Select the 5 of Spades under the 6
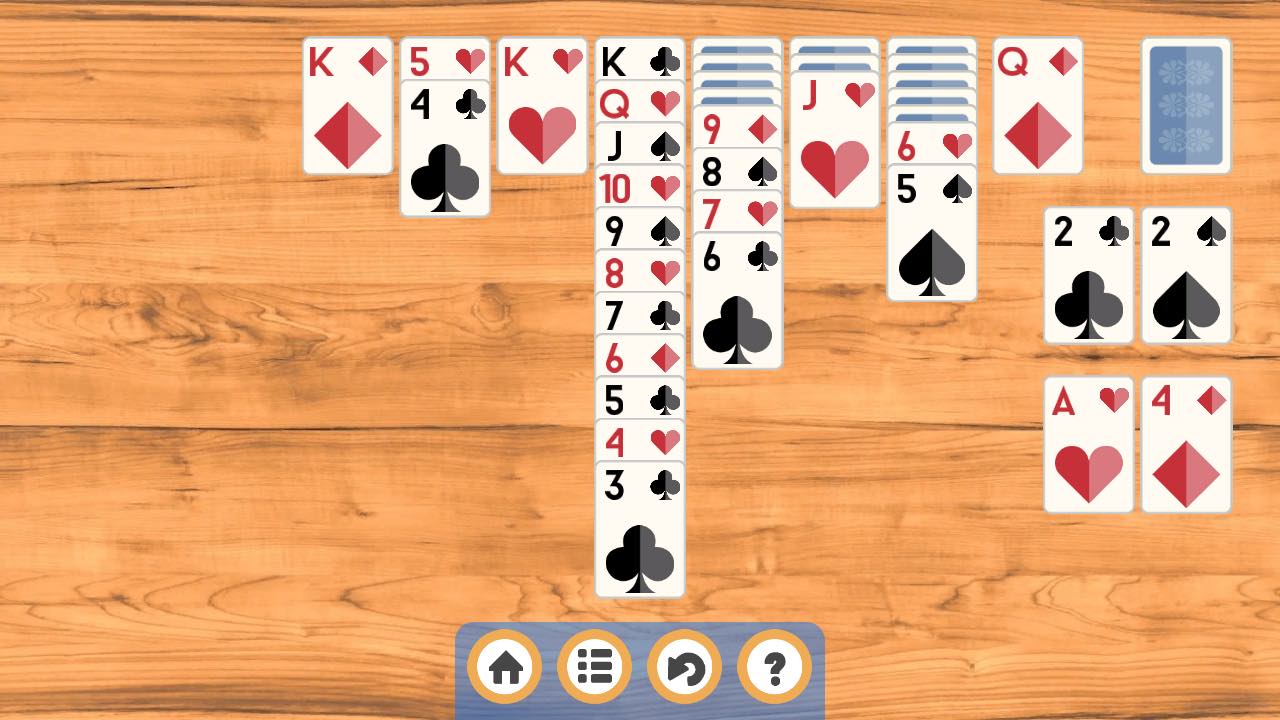This screenshot has width=1280, height=720. (x=932, y=230)
